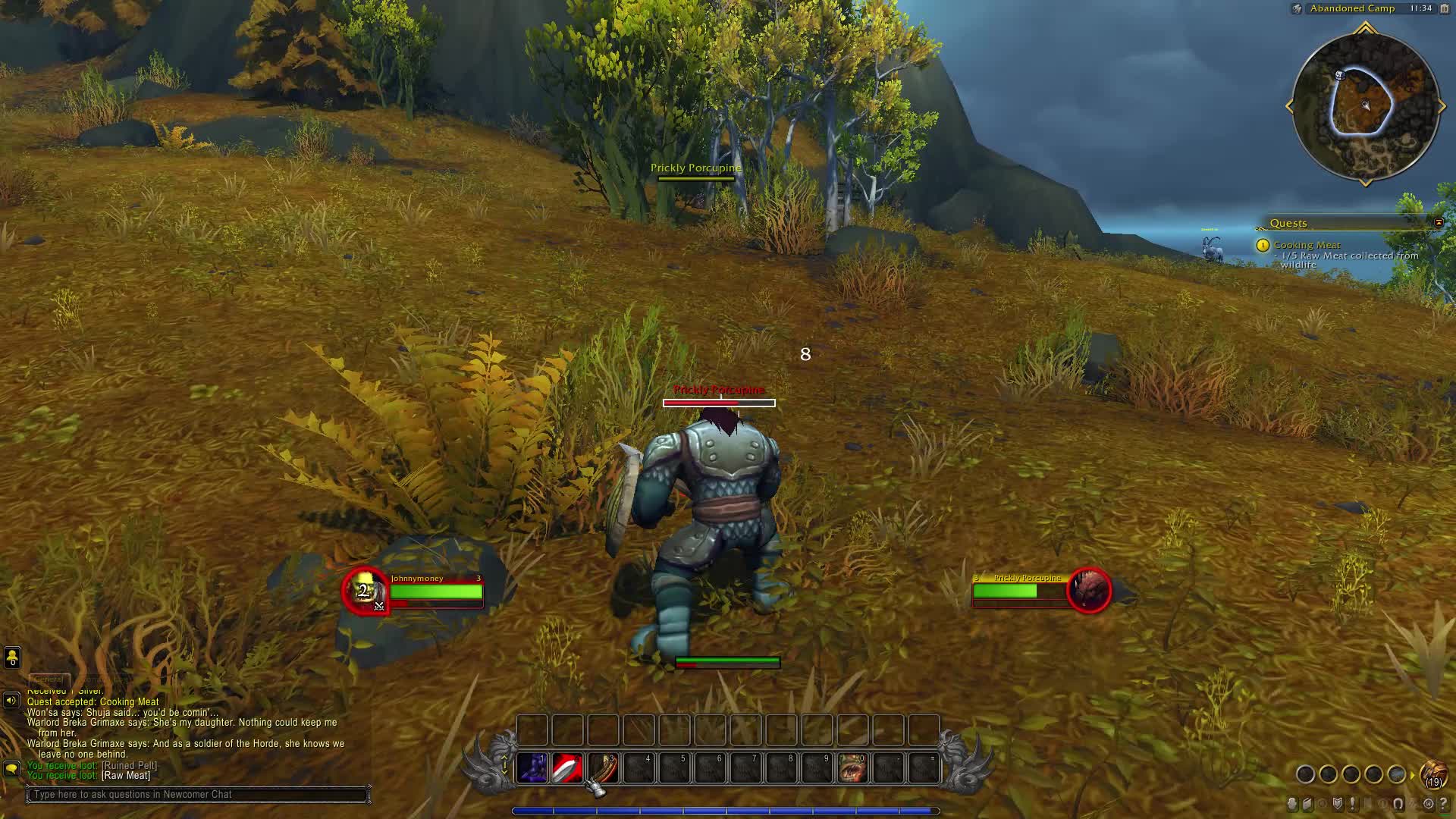
Task: Open the quest log exclamation icon
Action: click(1352, 804)
